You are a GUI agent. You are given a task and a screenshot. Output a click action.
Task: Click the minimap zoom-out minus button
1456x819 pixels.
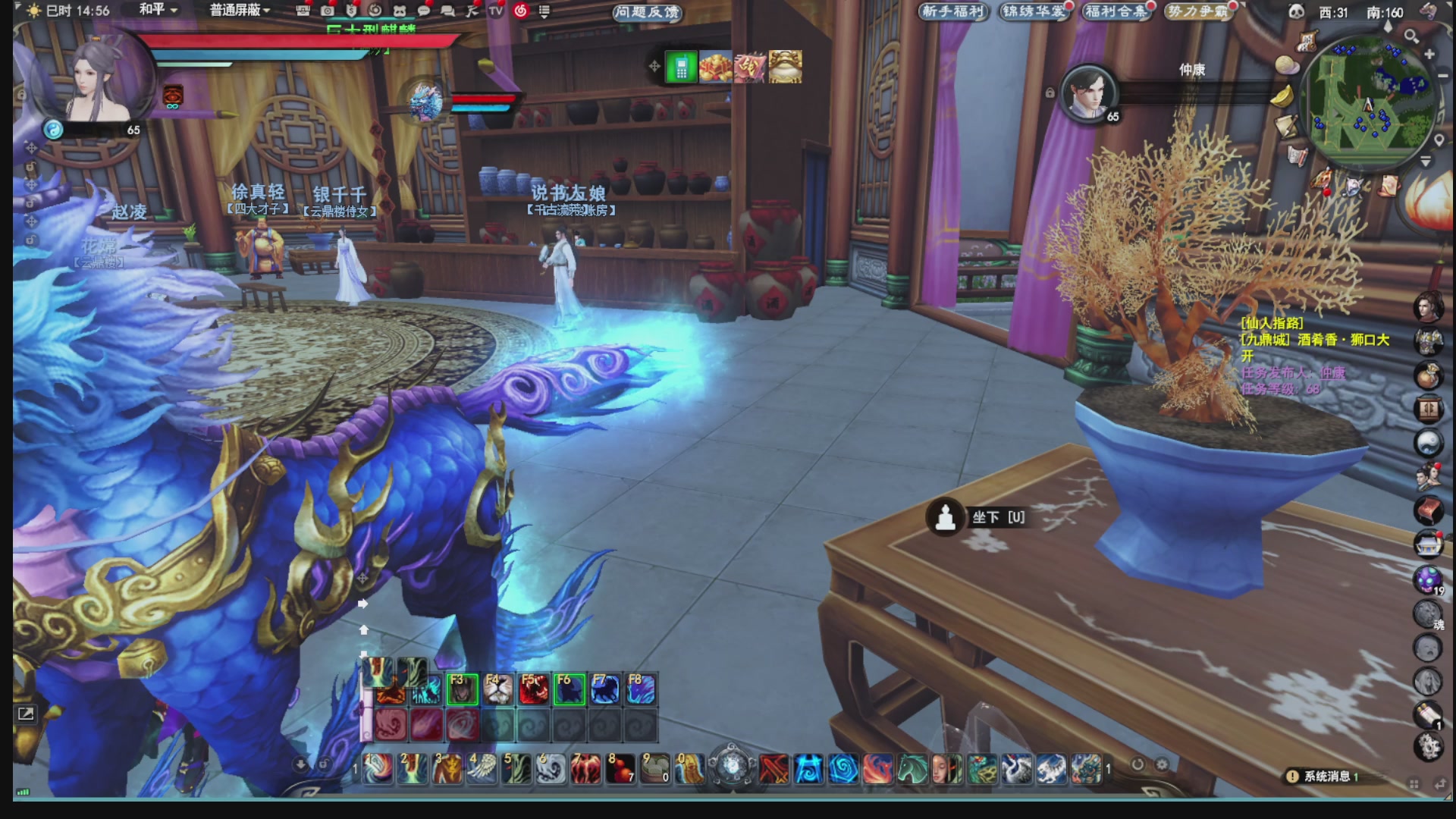click(1442, 76)
